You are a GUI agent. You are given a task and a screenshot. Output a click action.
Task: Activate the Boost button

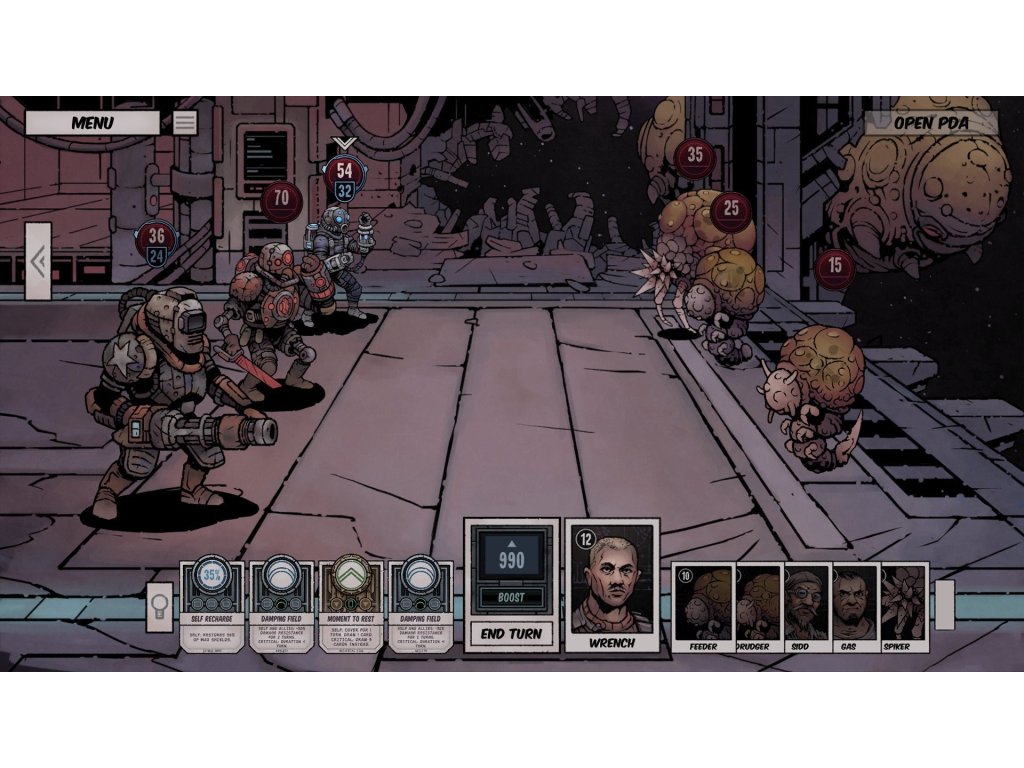[511, 598]
